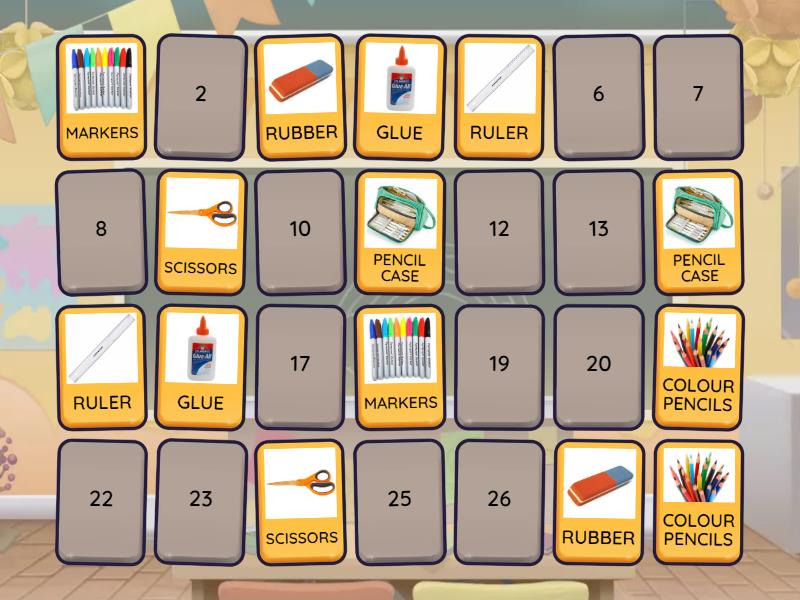Flip the card labeled 20

598,364
